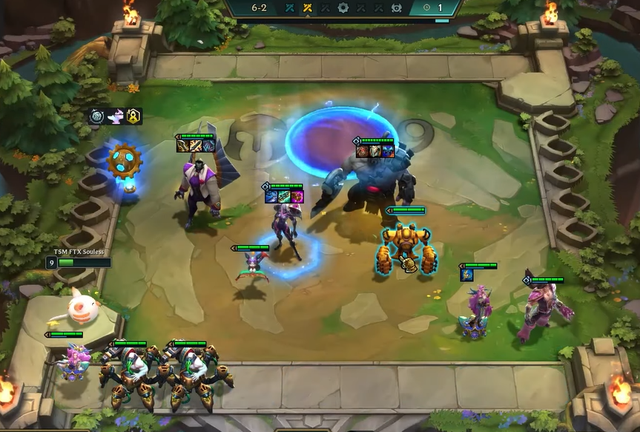
Task: Inspect the gold hexagon trait icon
Action: (x=133, y=116)
